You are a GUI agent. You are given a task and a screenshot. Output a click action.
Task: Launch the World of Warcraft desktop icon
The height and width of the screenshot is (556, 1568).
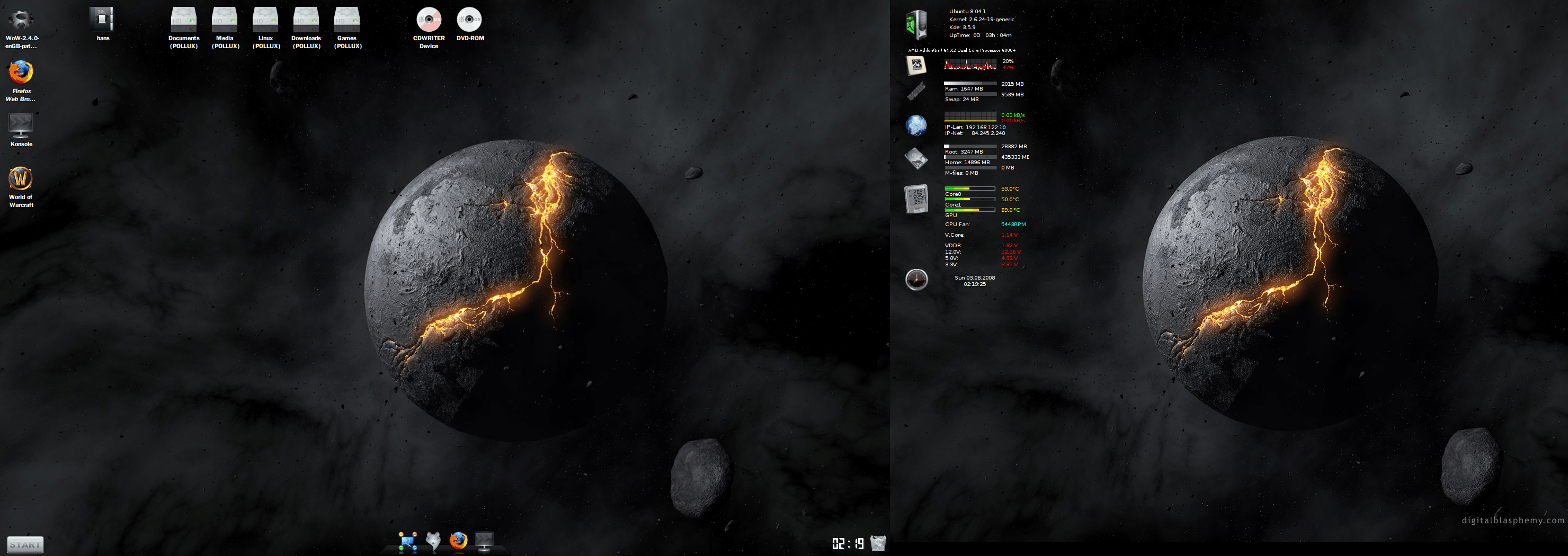[21, 180]
